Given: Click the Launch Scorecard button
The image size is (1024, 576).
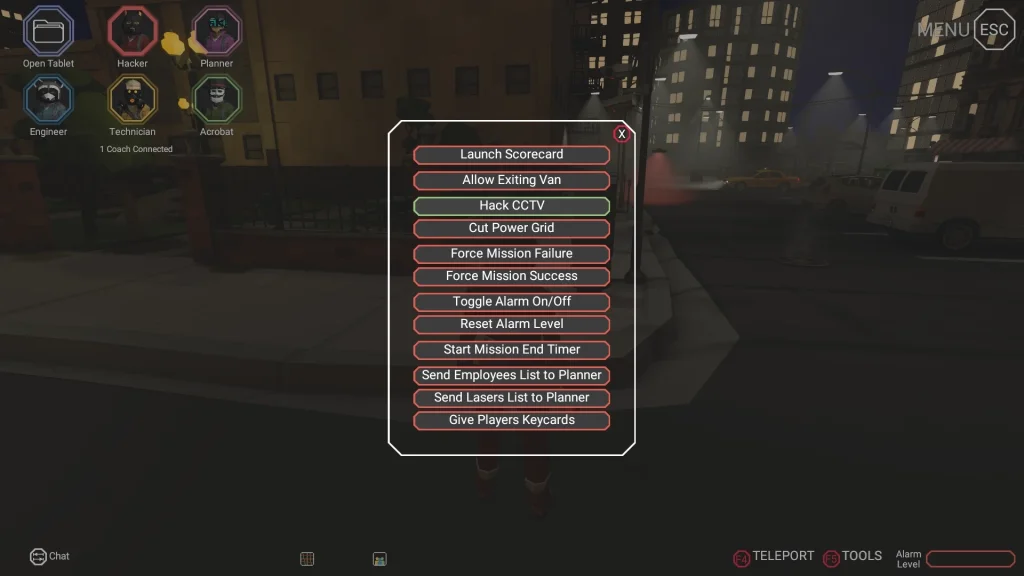Looking at the screenshot, I should [511, 155].
